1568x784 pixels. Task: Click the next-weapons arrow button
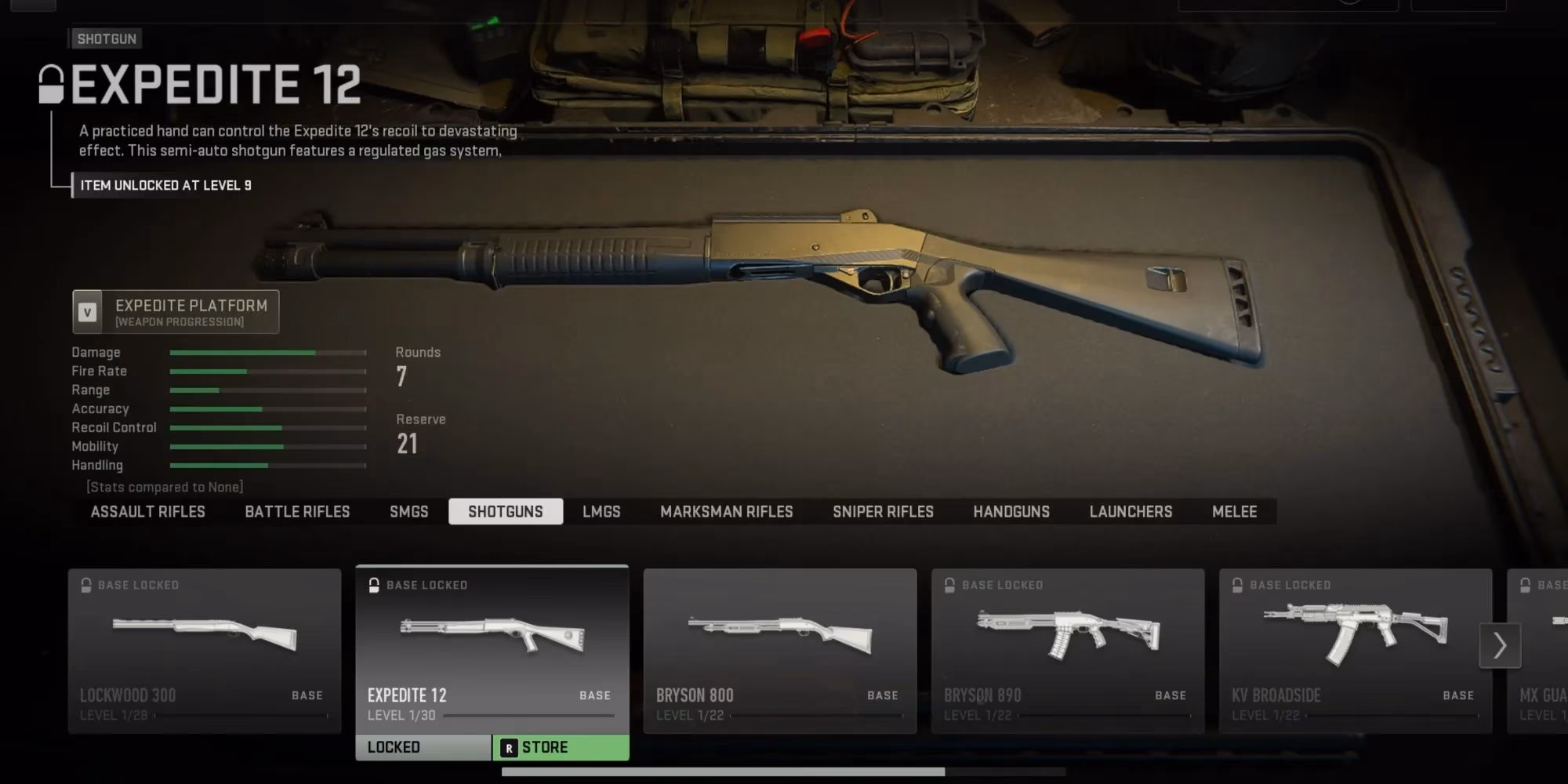pos(1500,646)
